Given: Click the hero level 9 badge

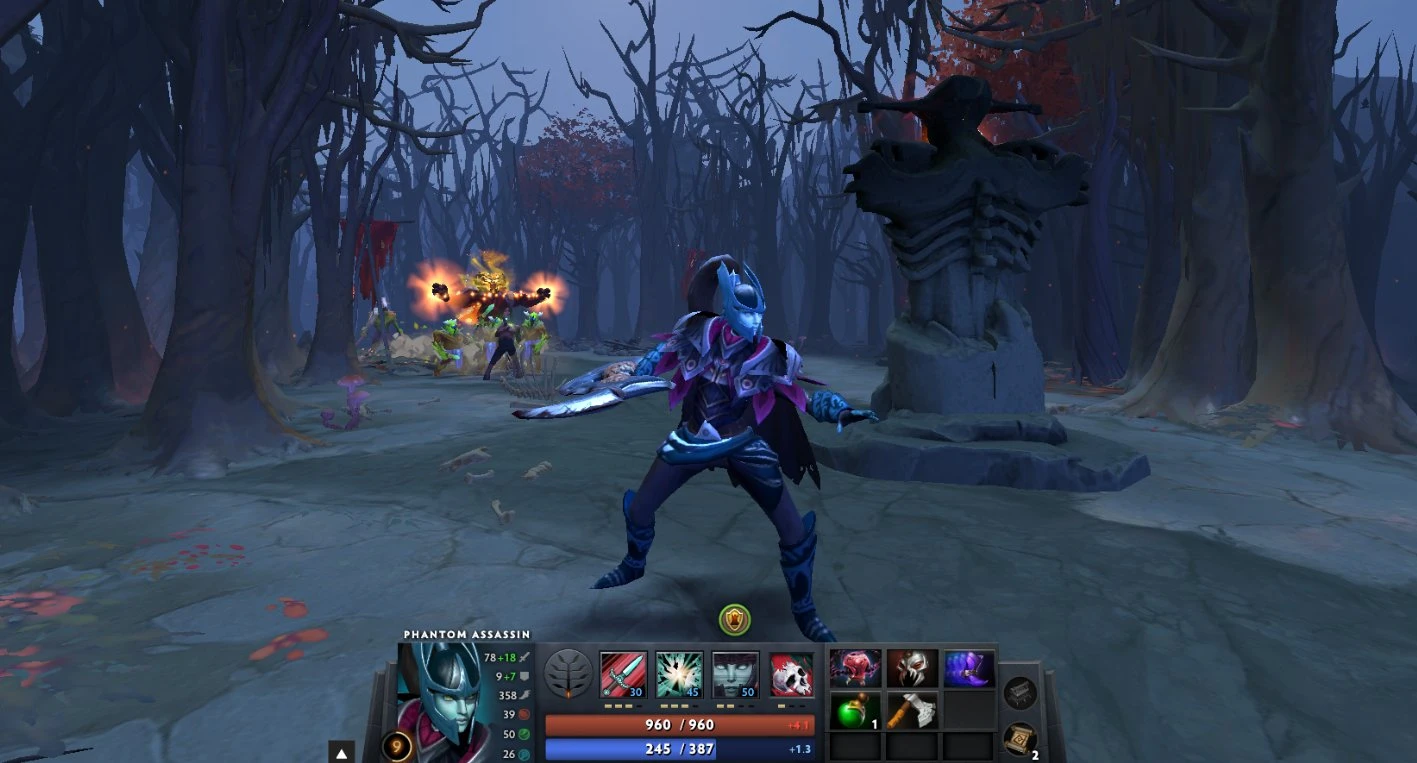Looking at the screenshot, I should [396, 747].
